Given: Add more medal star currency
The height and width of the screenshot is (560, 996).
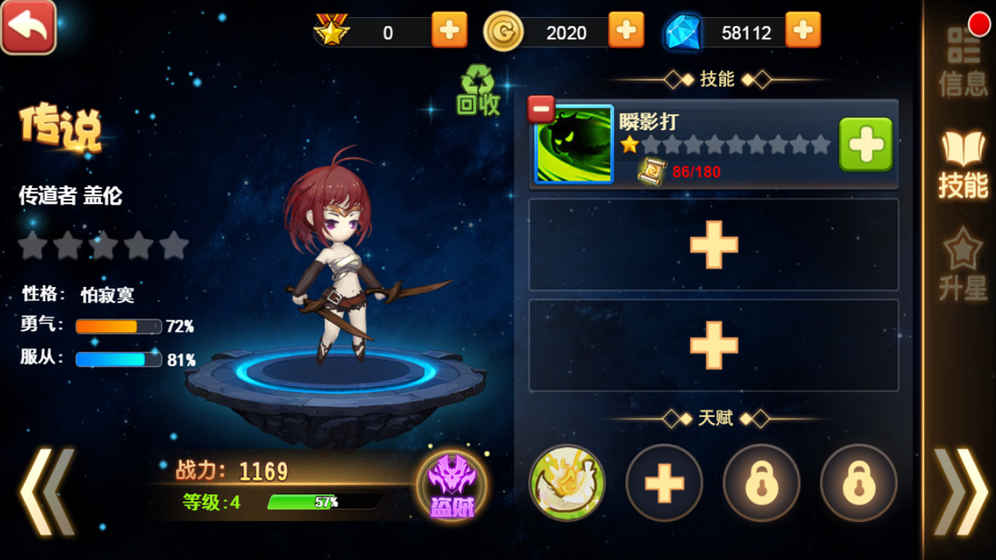Looking at the screenshot, I should pos(449,31).
